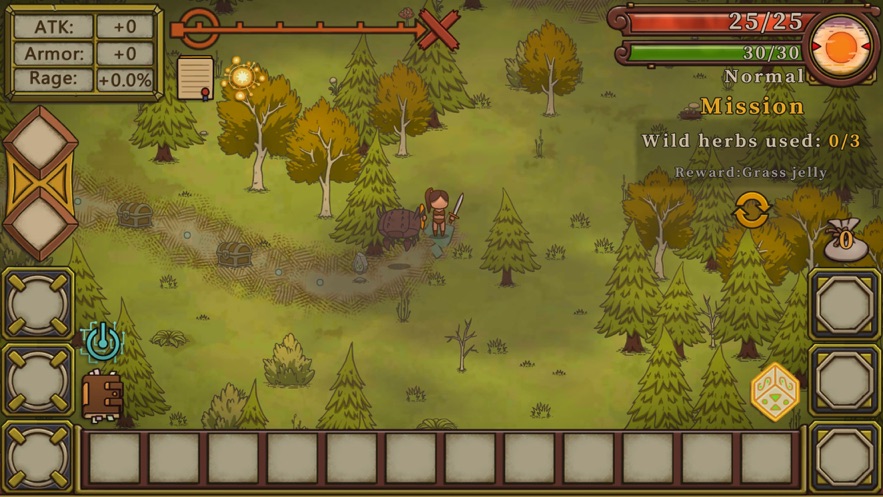Screen dimensions: 883x497
Task: Roll the golden dice icon
Action: 775,391
